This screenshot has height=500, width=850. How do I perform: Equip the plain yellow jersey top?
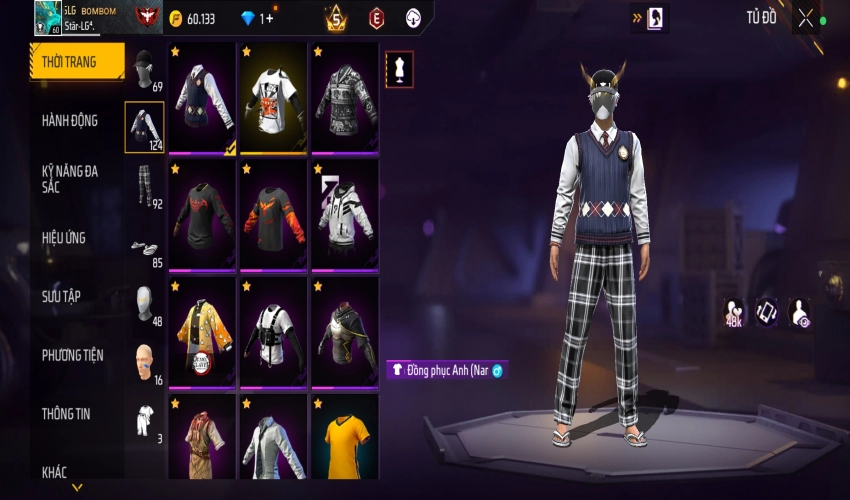(x=345, y=438)
